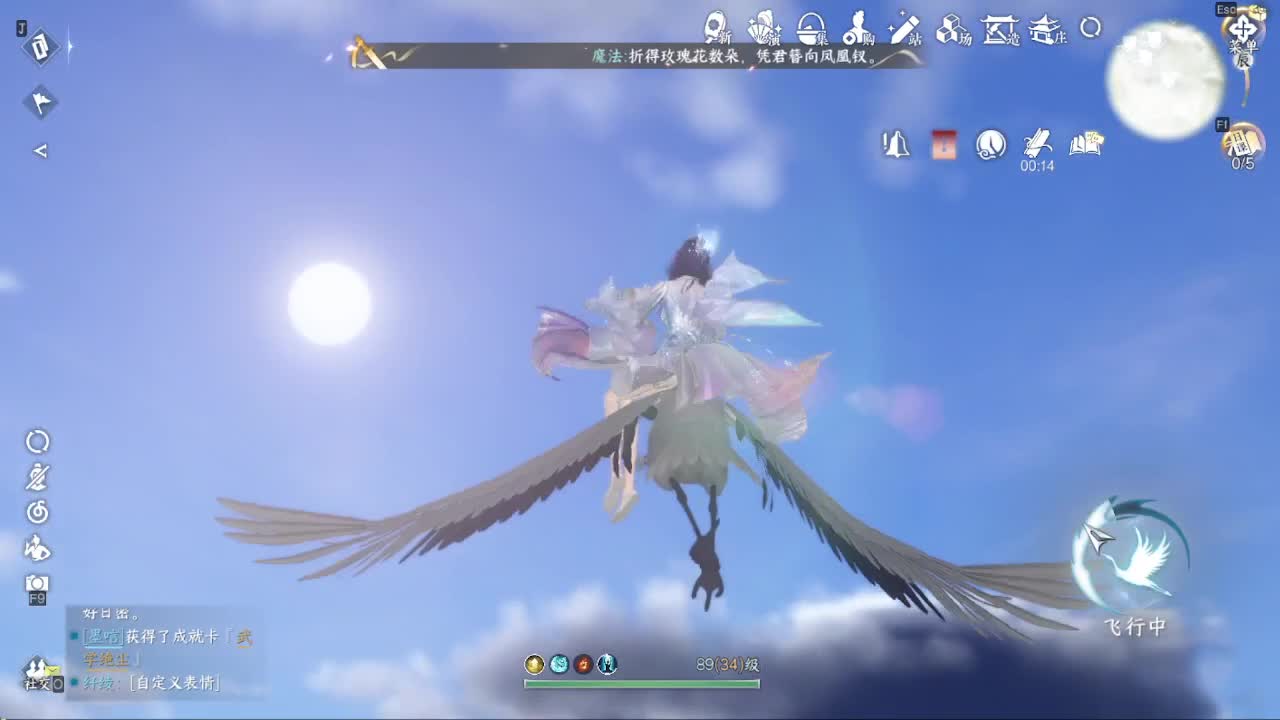Image resolution: width=1280 pixels, height=720 pixels.
Task: Open the 购 shop icon
Action: pyautogui.click(x=858, y=28)
